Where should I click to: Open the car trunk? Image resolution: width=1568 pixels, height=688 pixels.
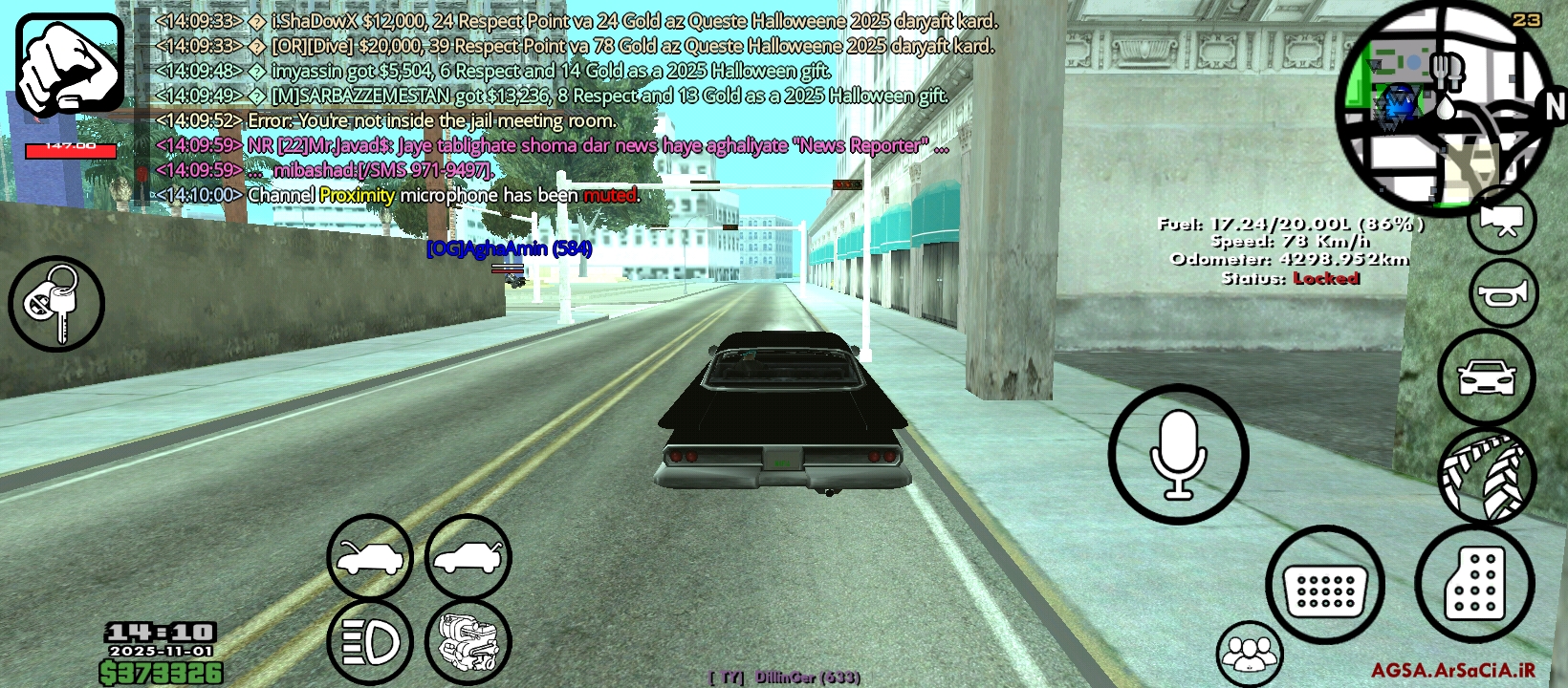pyautogui.click(x=468, y=558)
